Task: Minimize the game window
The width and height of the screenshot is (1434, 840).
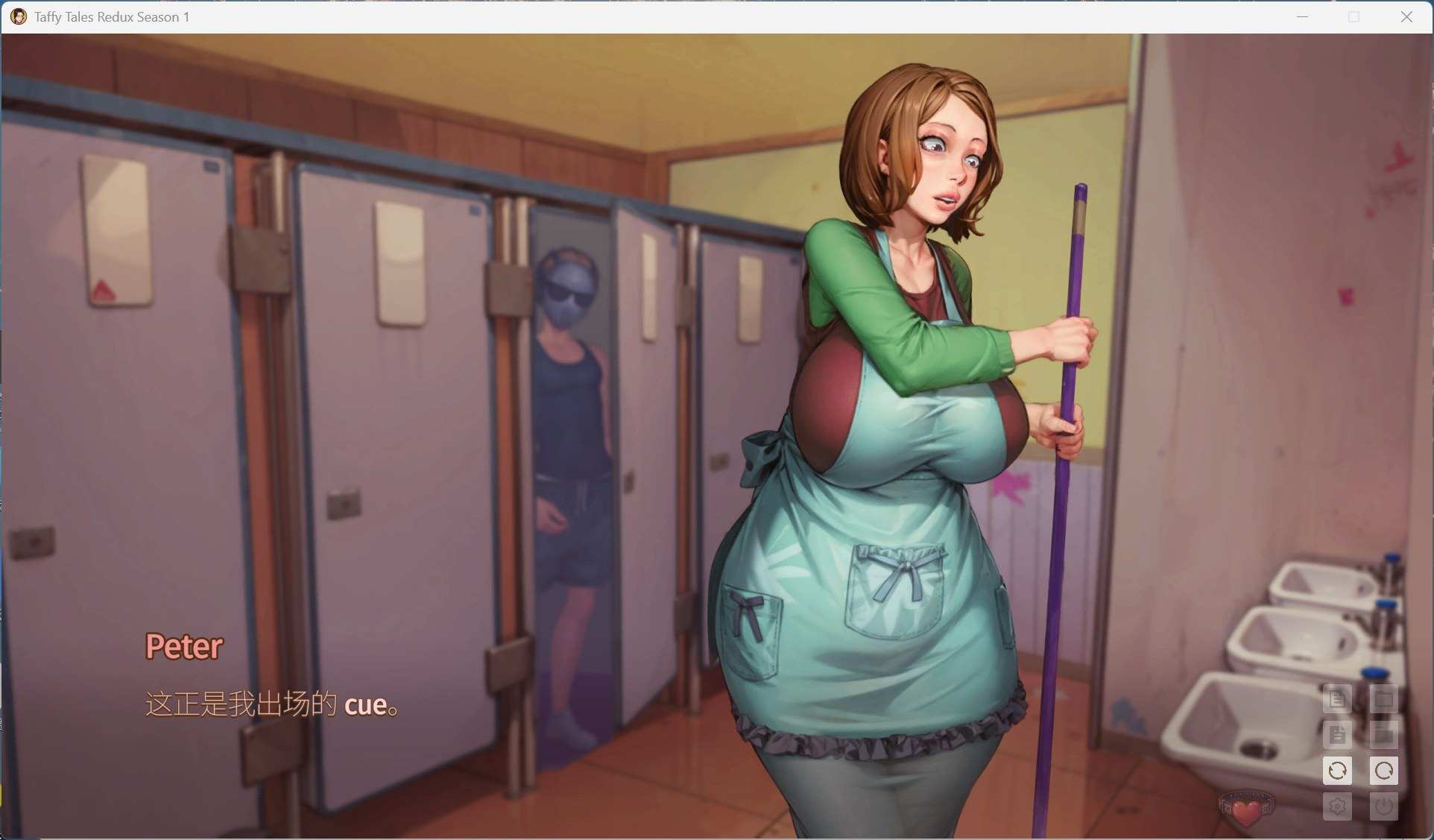Action: [1302, 16]
